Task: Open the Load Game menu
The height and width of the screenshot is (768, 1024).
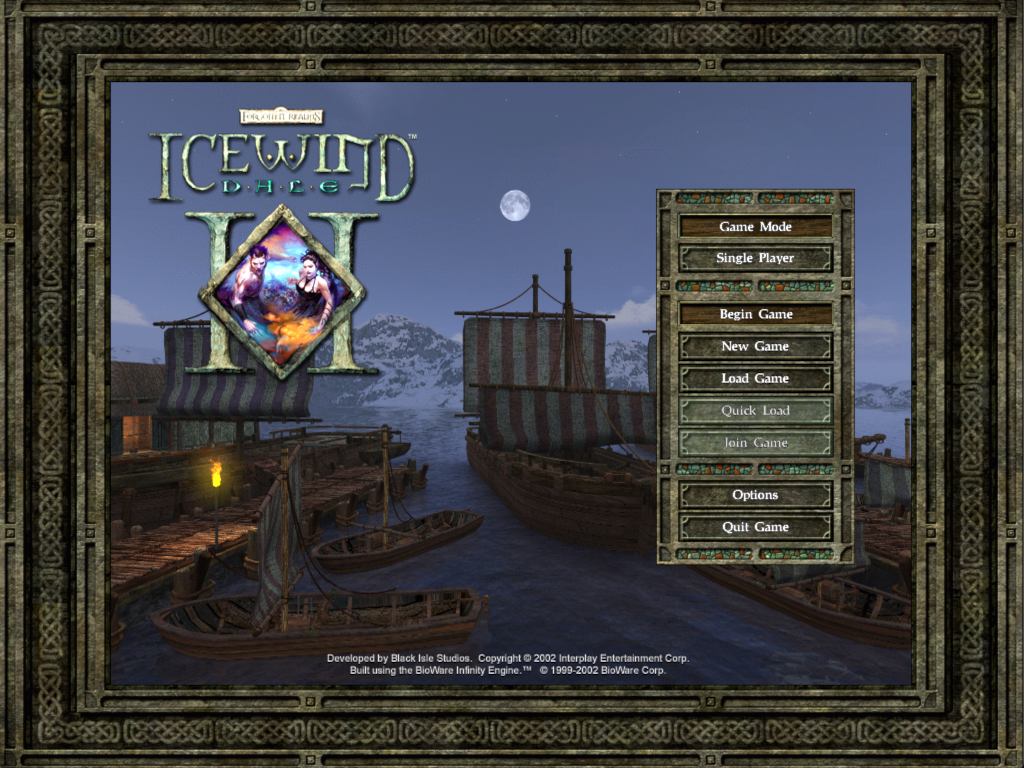Action: click(755, 378)
